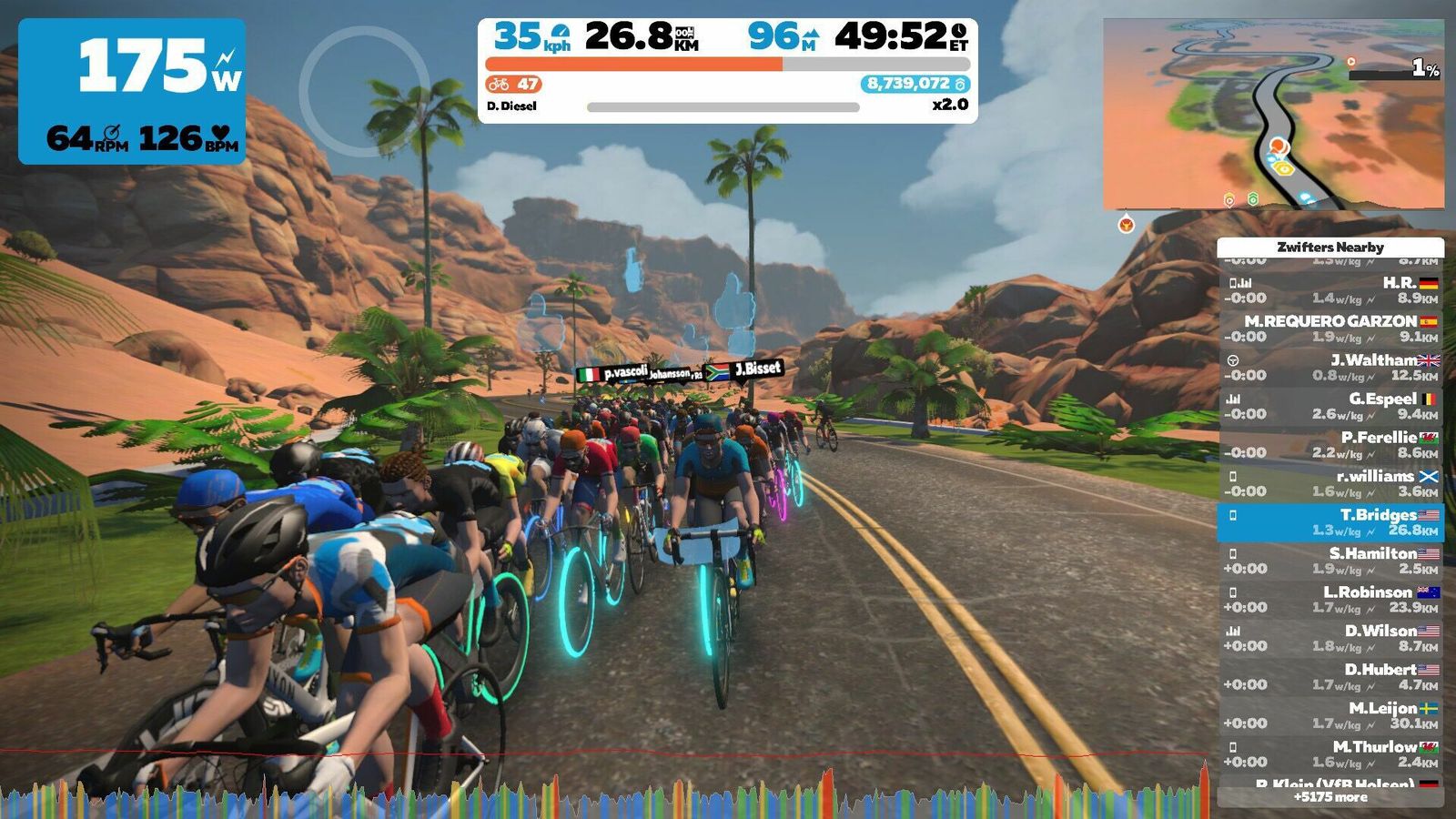Open the route minimap

coord(1273,114)
